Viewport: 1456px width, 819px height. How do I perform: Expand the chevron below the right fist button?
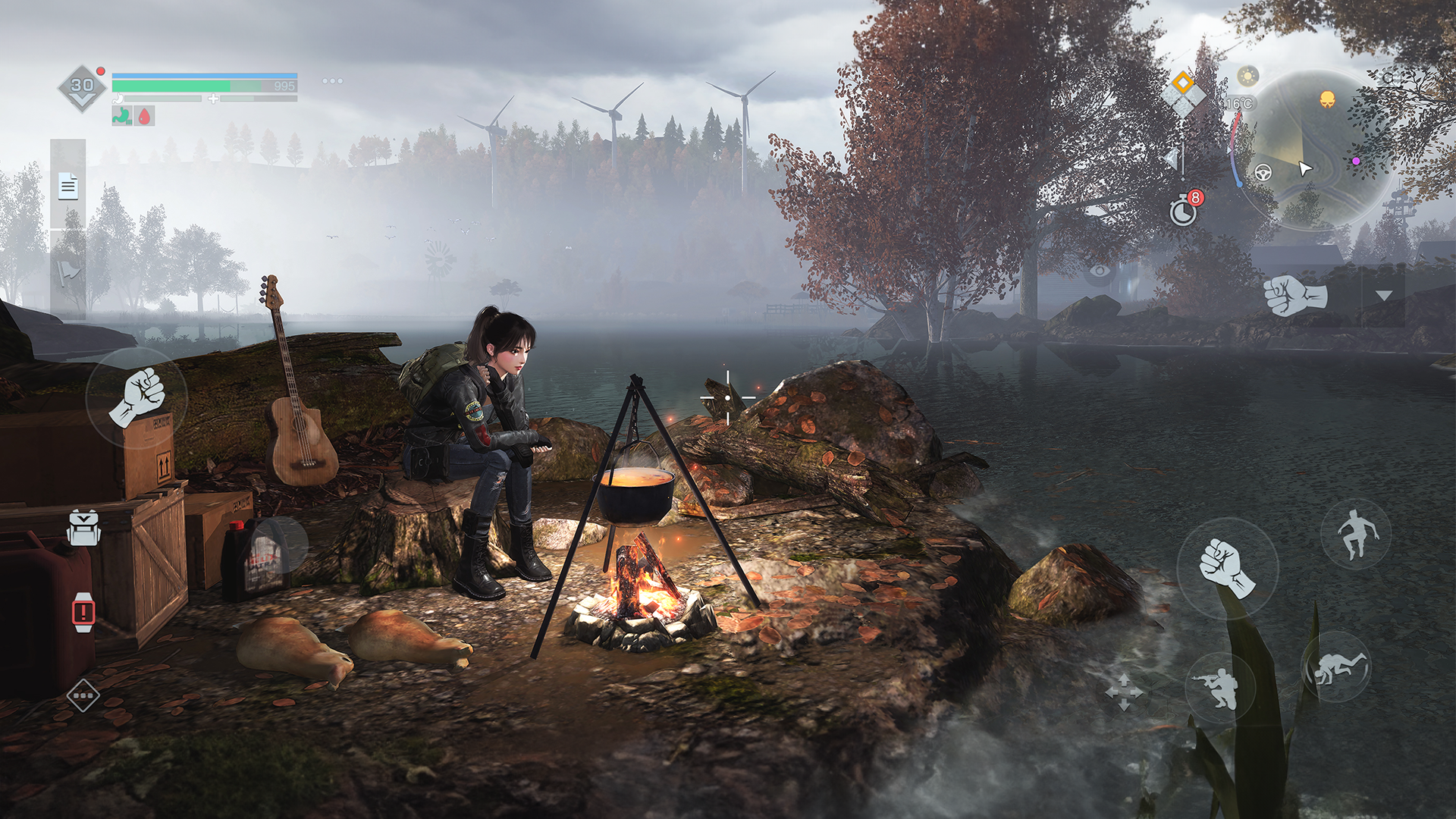tap(1383, 296)
